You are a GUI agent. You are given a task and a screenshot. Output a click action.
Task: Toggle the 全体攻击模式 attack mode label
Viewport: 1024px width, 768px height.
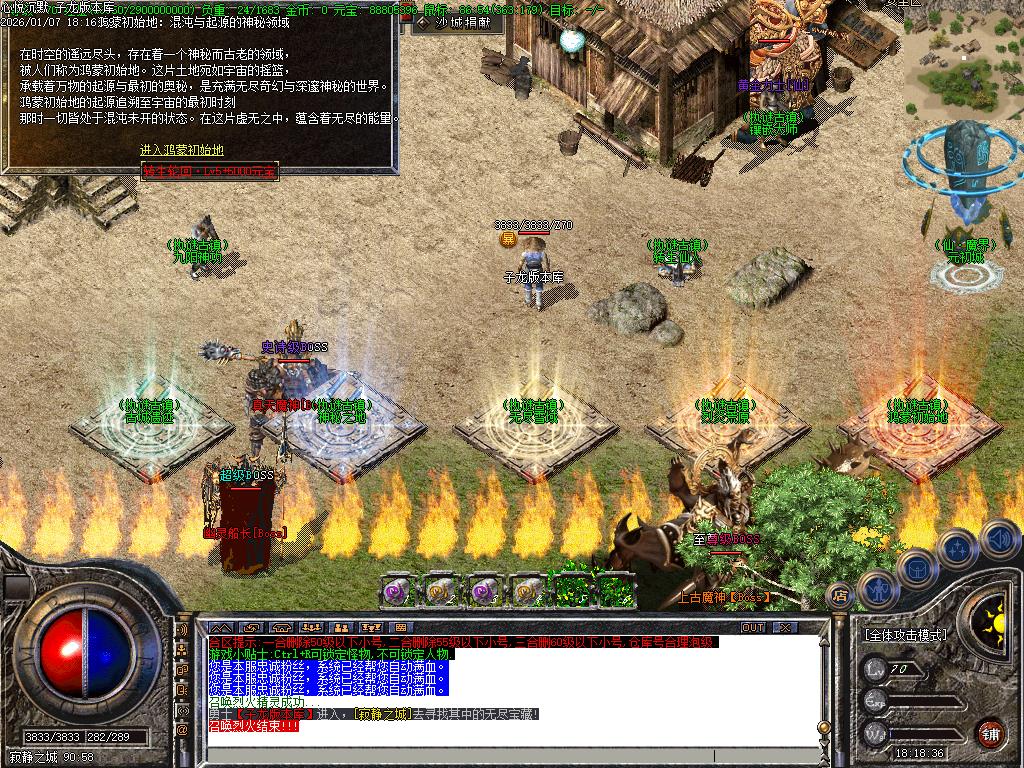[x=905, y=635]
